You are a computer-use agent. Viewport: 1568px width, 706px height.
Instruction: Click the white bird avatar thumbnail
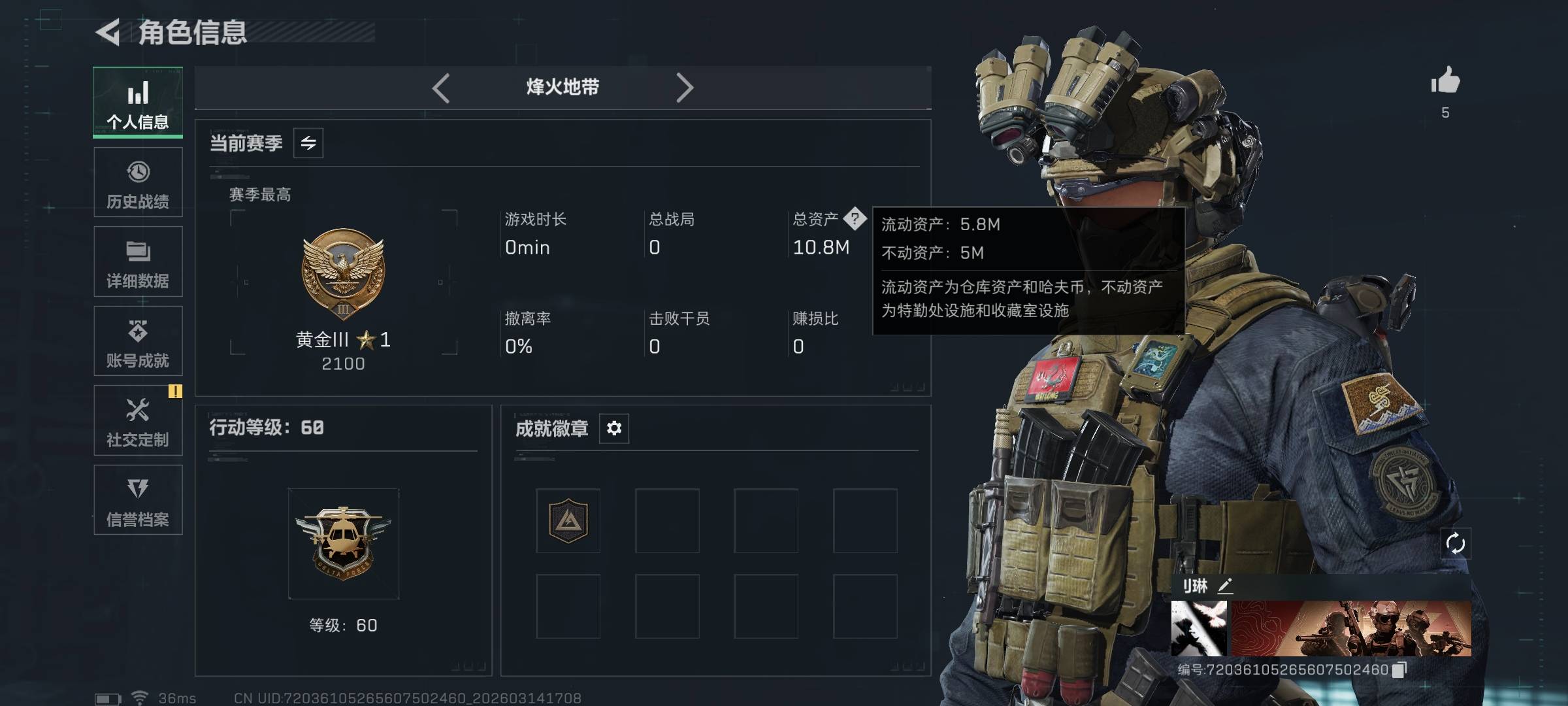point(1198,628)
